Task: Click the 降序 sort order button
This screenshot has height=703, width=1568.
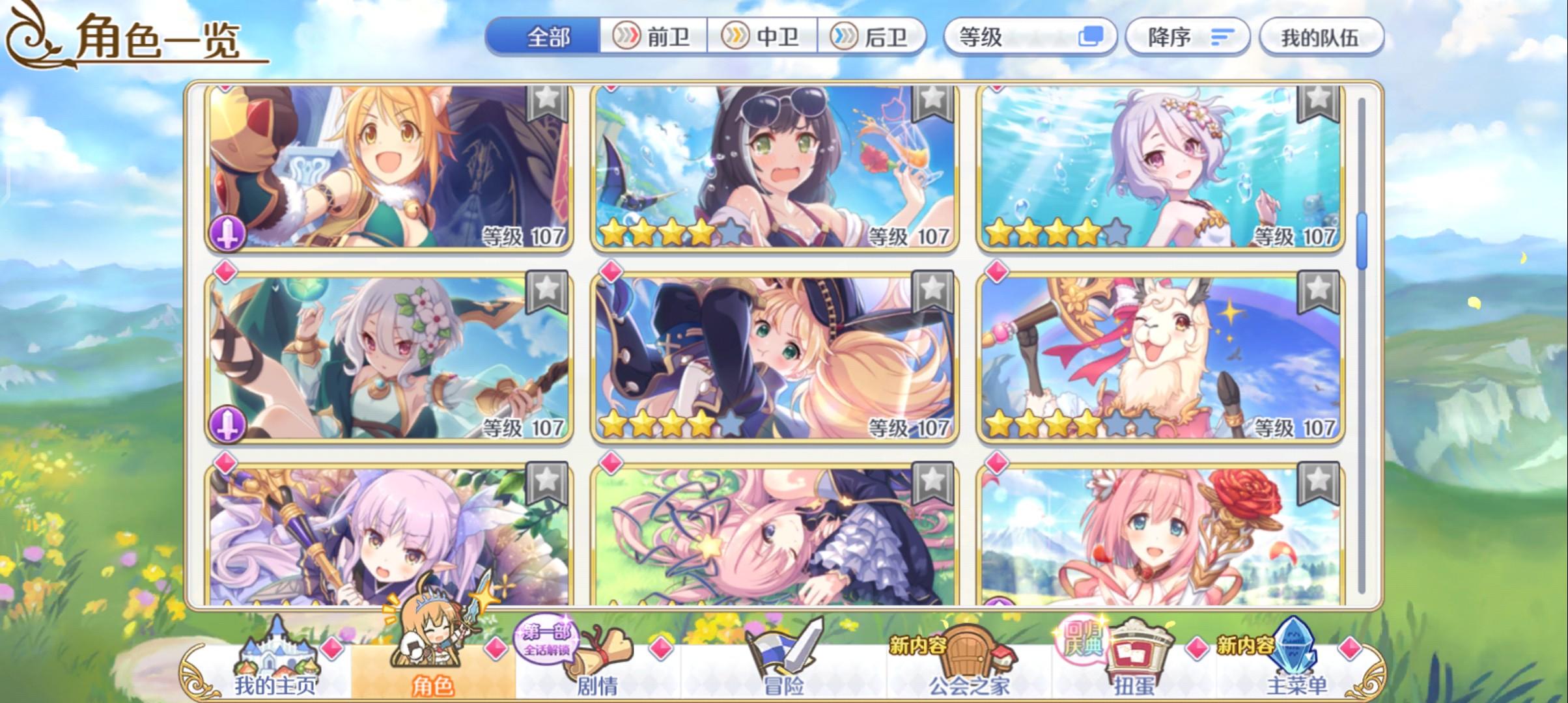Action: click(1186, 37)
